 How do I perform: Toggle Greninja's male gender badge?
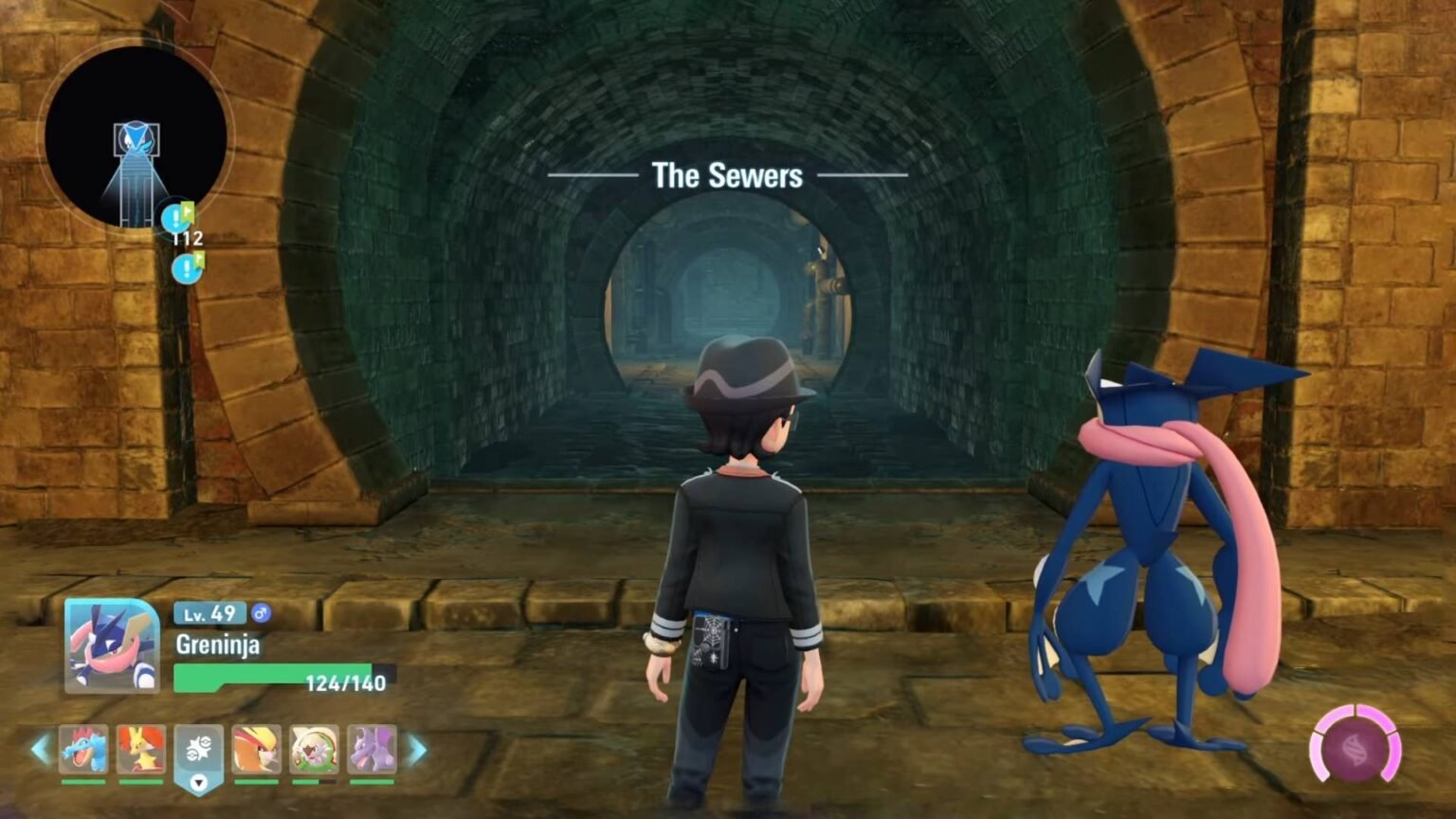click(x=263, y=613)
